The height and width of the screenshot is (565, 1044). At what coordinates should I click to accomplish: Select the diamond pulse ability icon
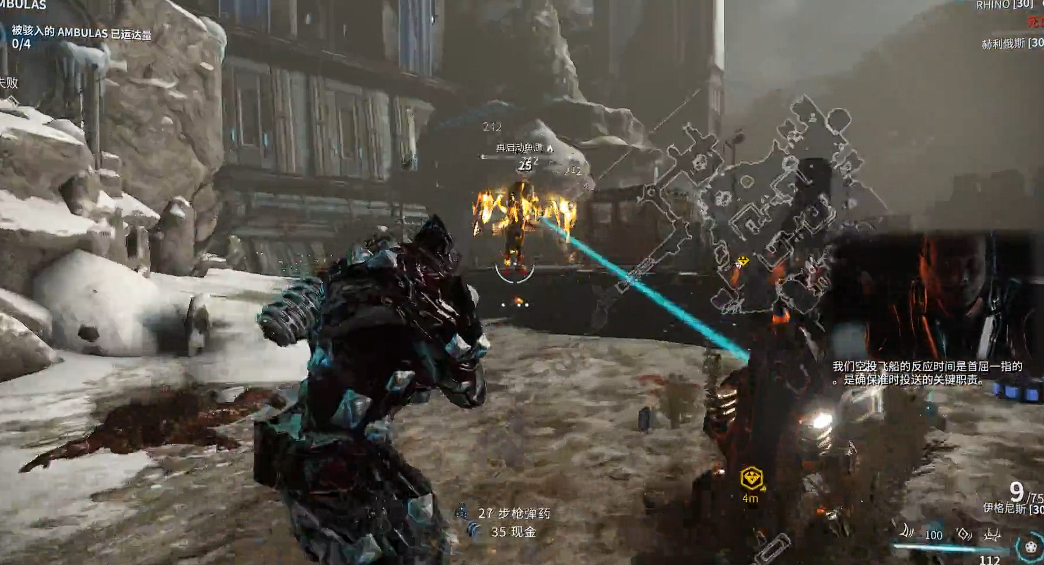point(963,533)
